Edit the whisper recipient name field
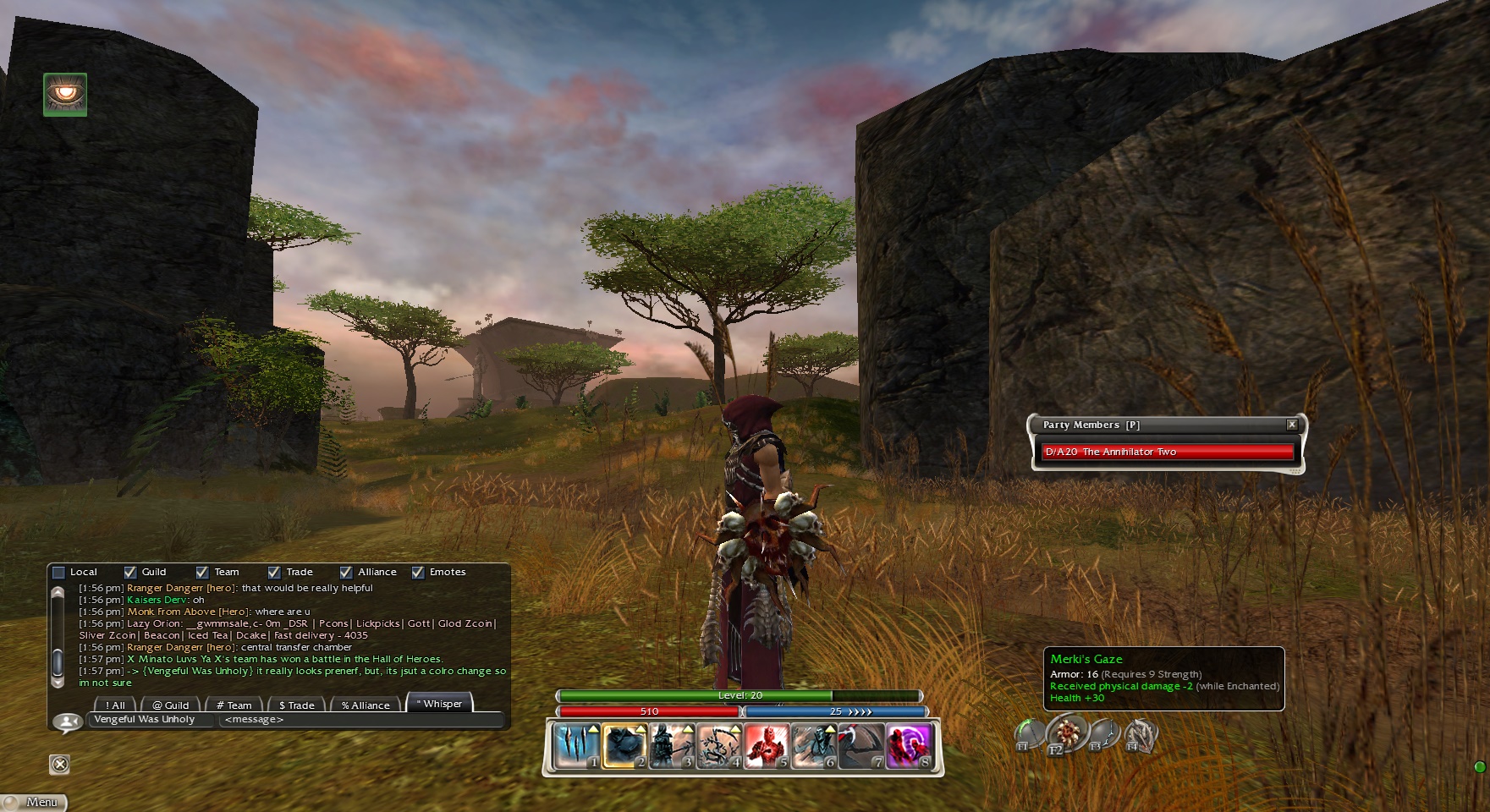The image size is (1490, 812). (x=151, y=720)
